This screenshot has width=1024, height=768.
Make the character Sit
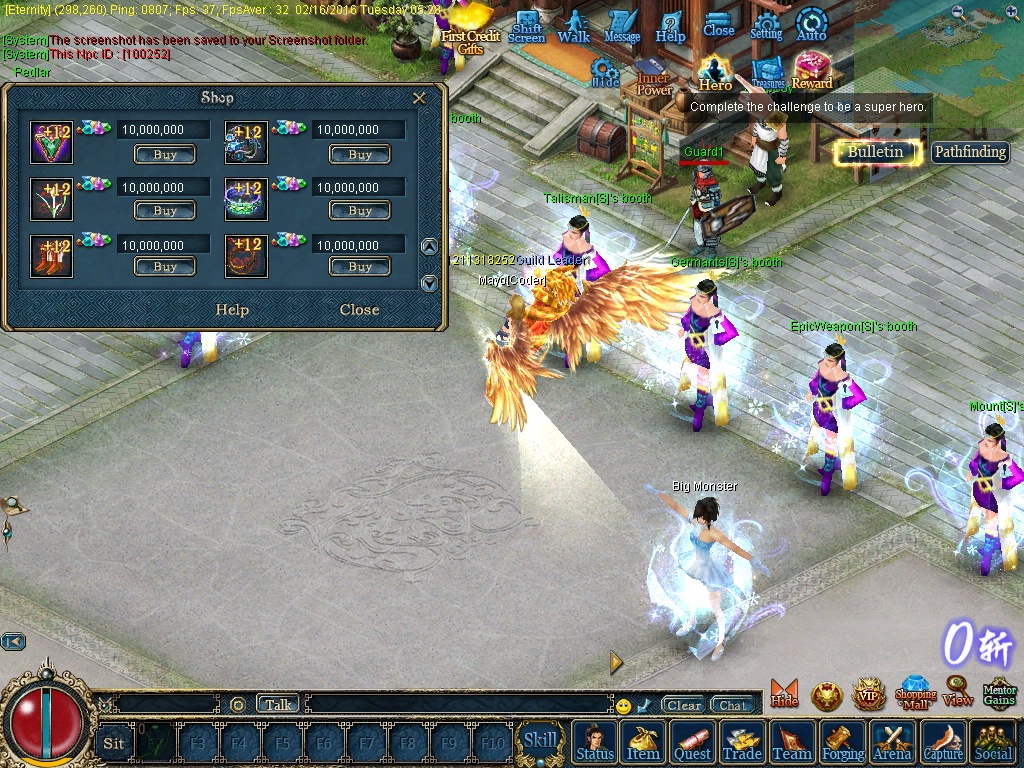114,742
